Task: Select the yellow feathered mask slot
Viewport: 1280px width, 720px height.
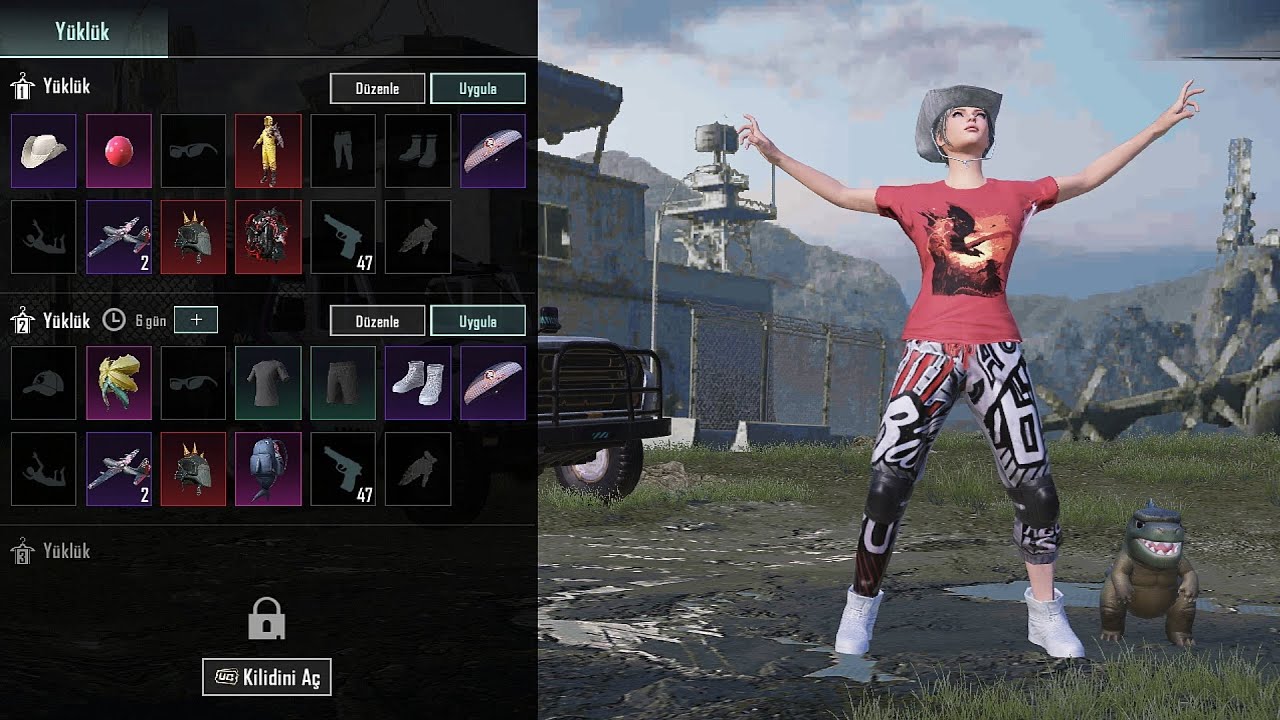Action: tap(119, 383)
